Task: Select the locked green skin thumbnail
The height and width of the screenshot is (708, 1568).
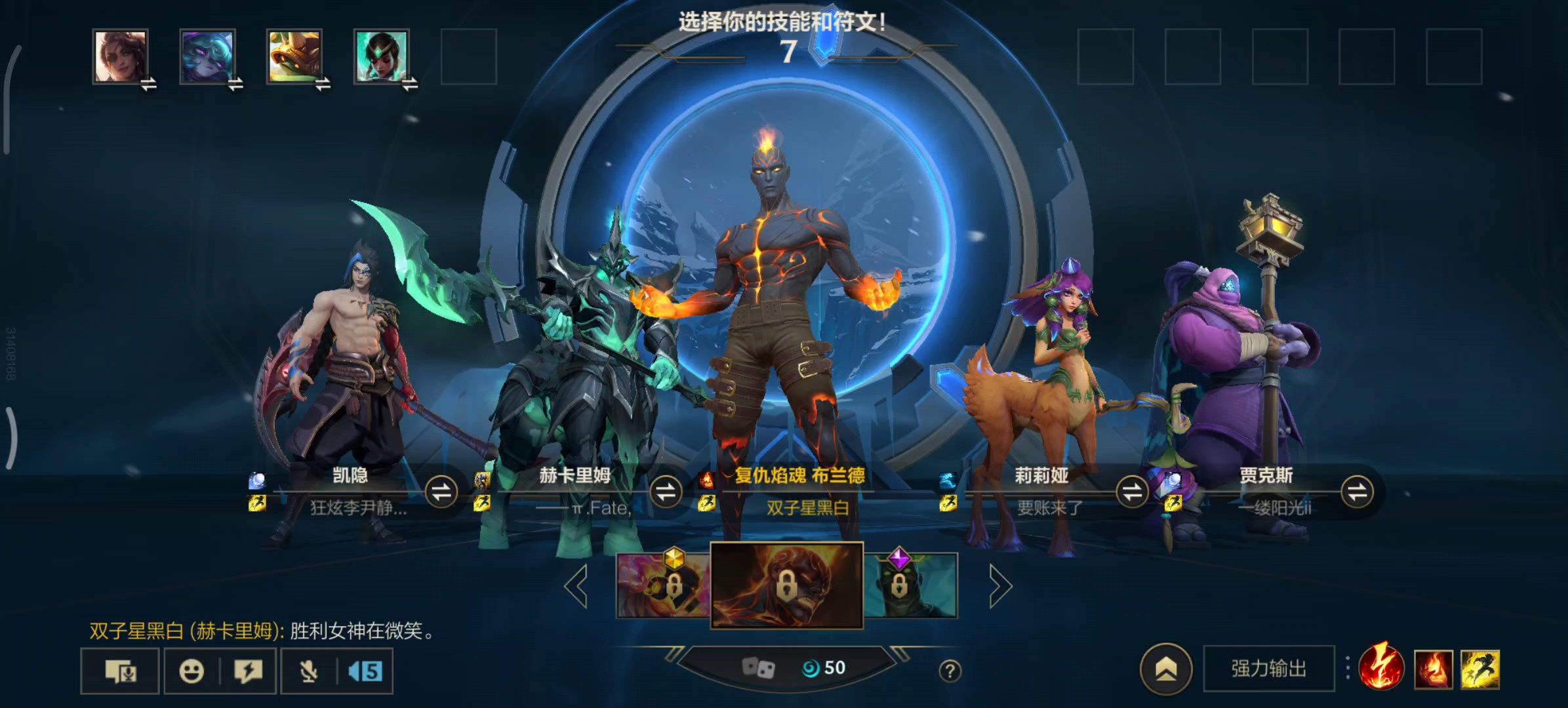Action: coord(912,585)
